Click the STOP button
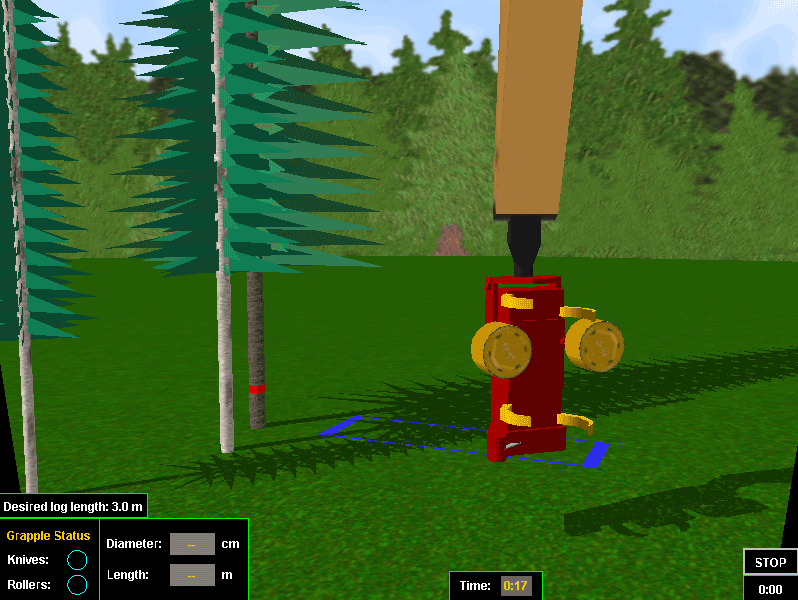The height and width of the screenshot is (600, 798). pyautogui.click(x=770, y=562)
